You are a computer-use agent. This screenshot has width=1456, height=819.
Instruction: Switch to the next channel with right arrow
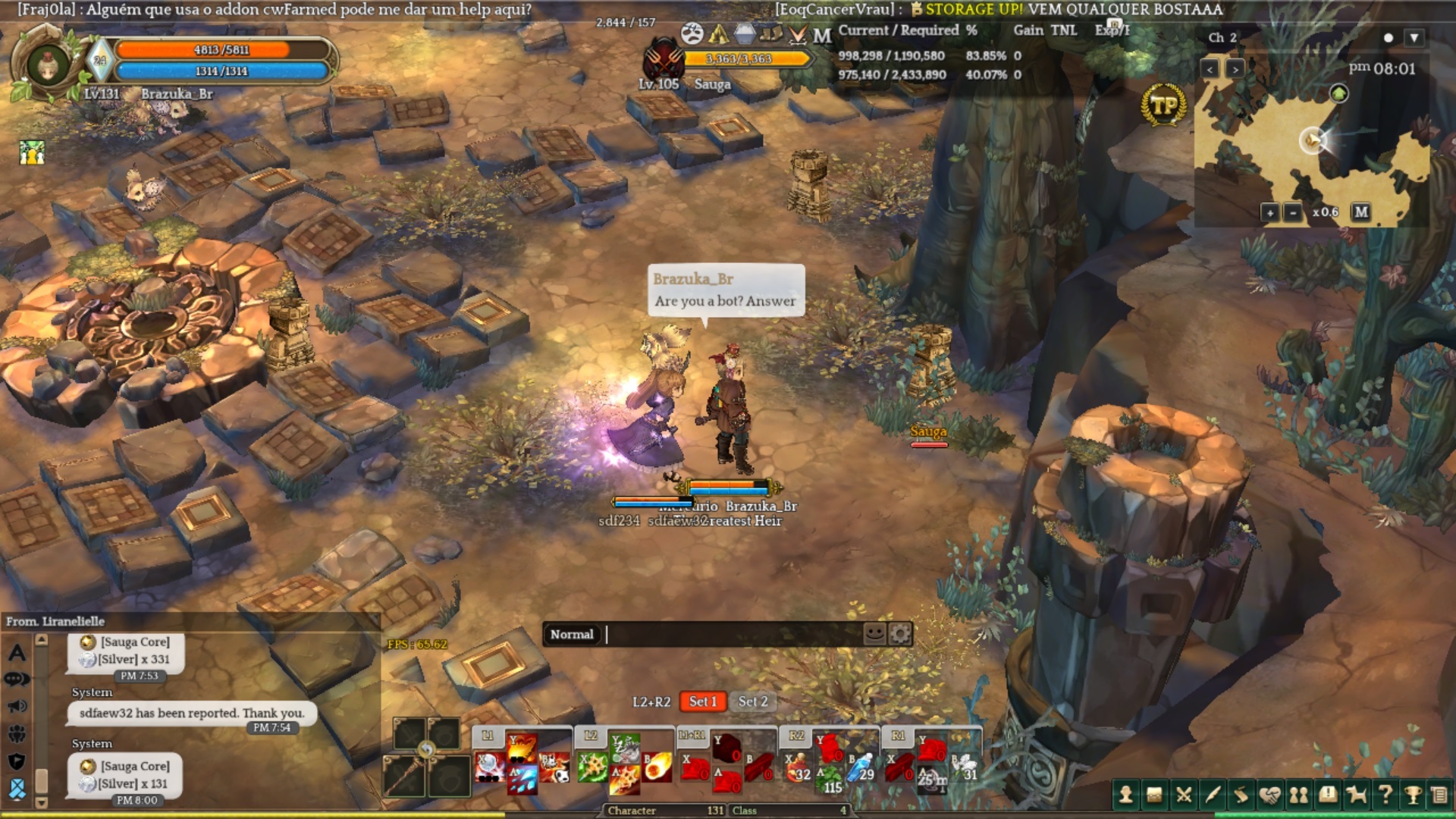point(1235,69)
